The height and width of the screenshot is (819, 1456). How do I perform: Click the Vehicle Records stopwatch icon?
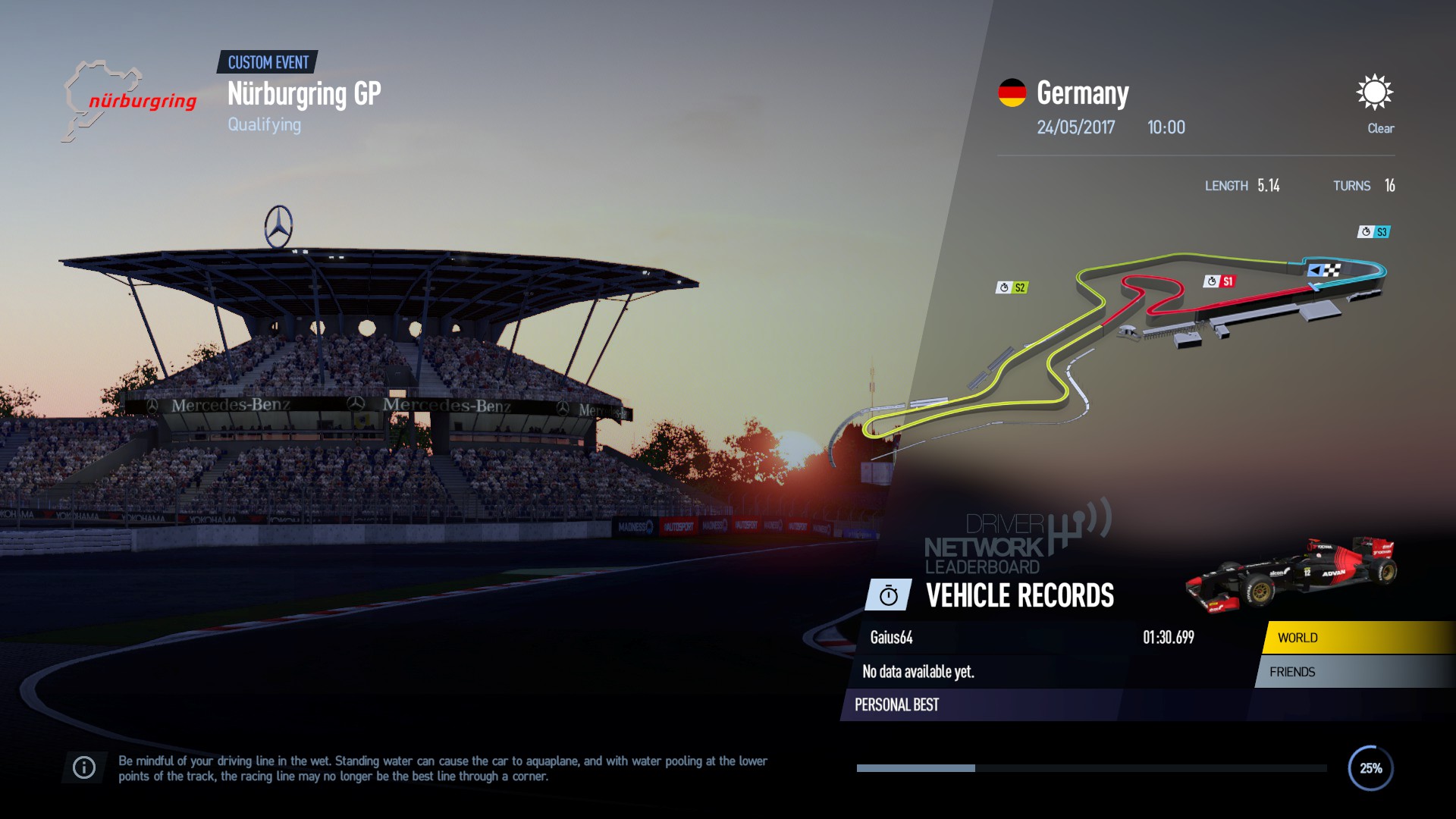click(889, 595)
